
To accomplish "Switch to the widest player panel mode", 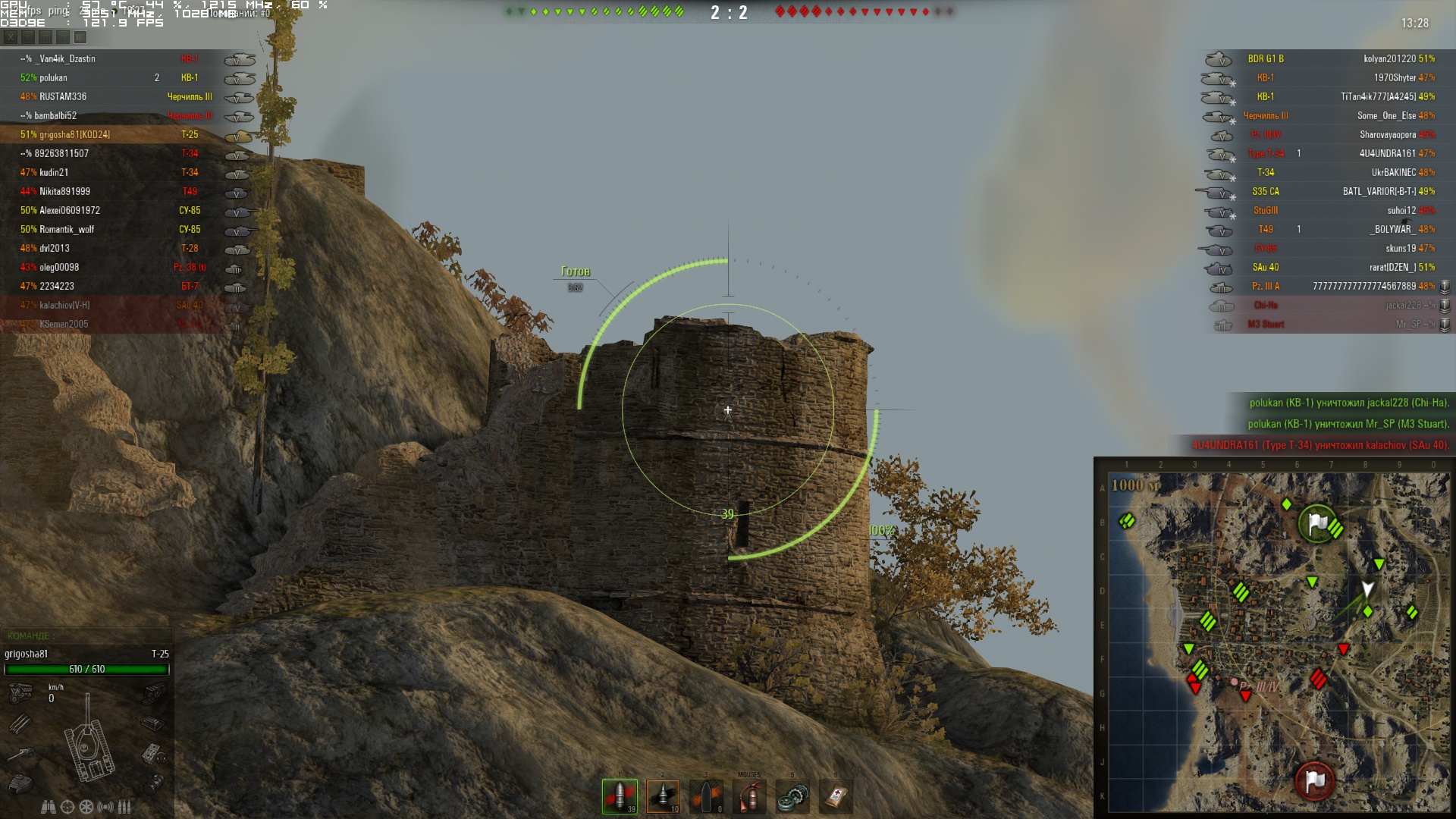I will [x=80, y=36].
